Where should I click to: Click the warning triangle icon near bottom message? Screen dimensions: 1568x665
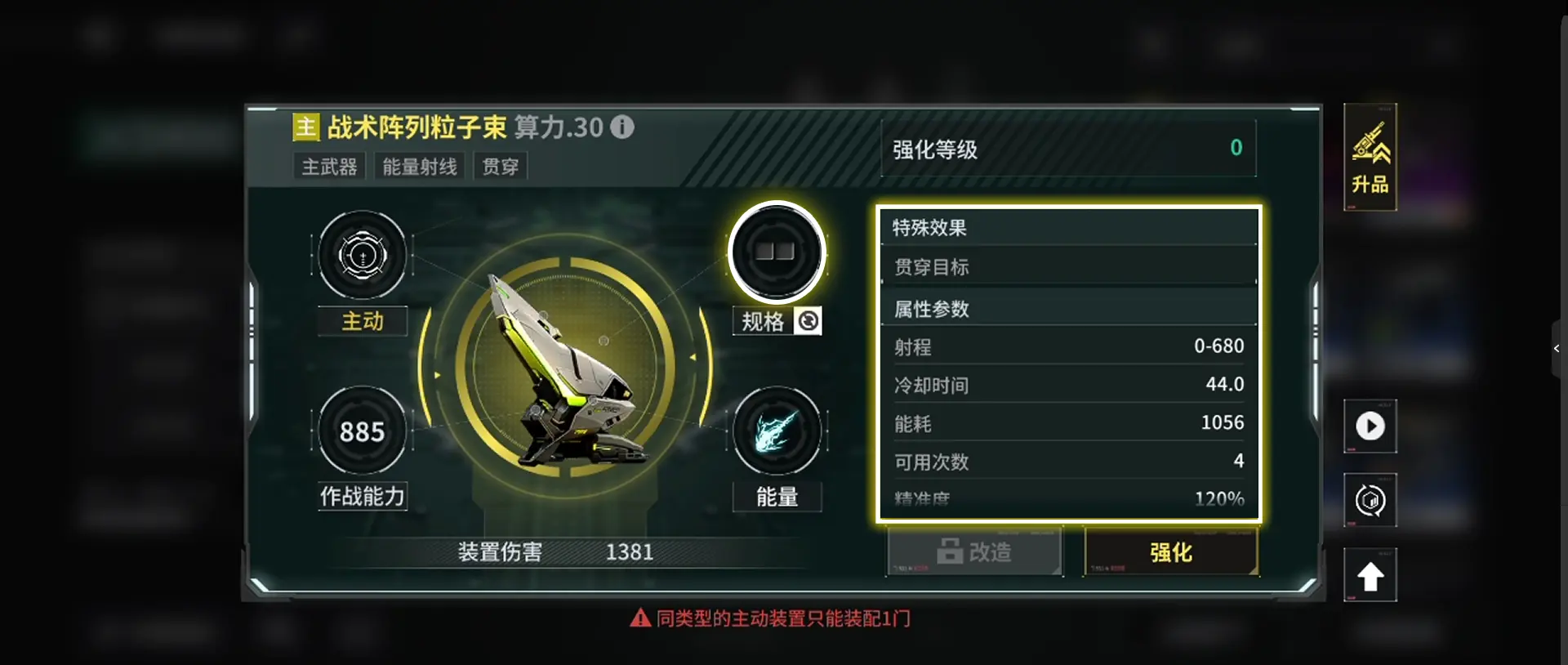639,618
